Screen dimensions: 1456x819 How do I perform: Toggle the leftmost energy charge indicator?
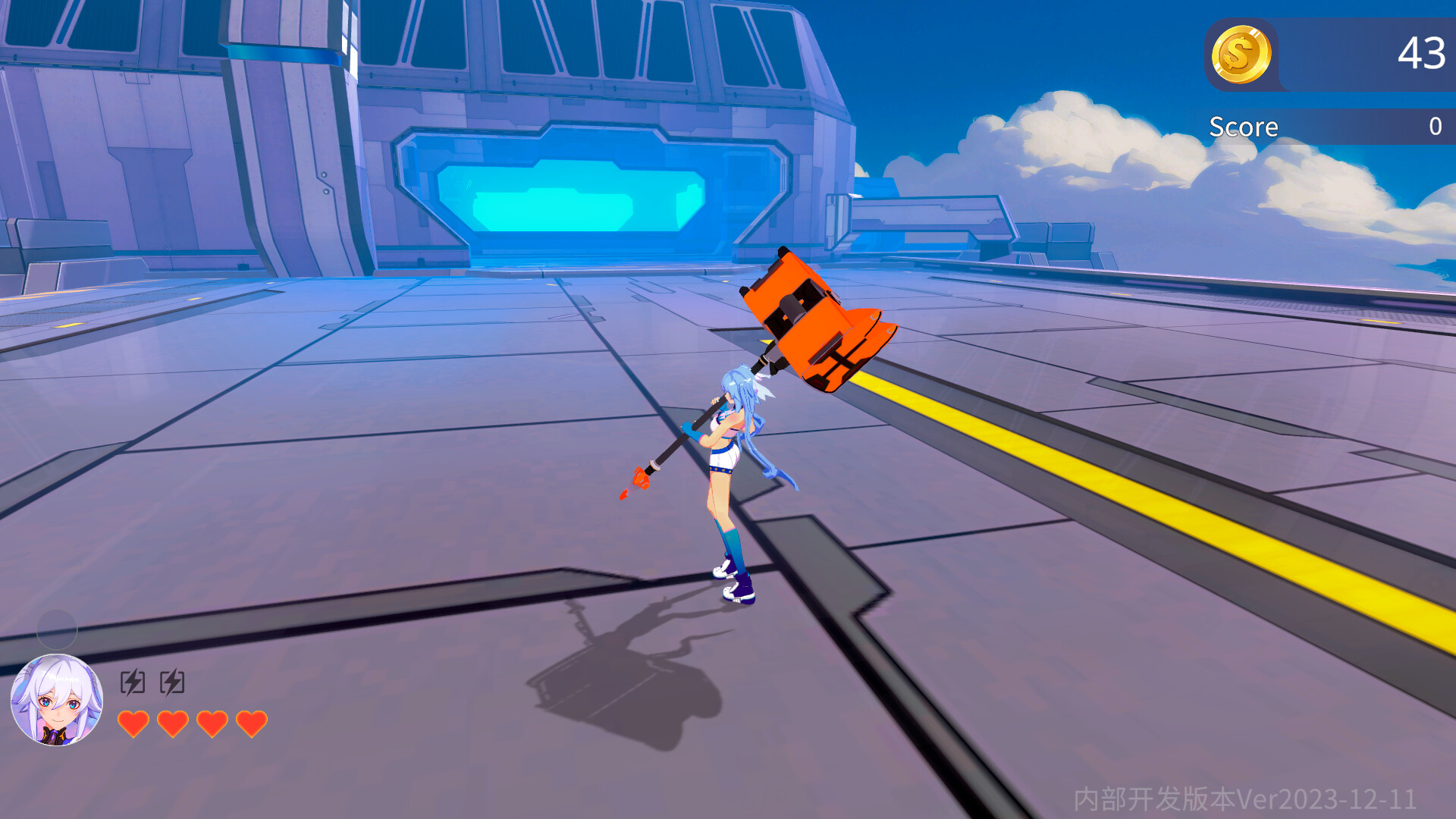click(x=133, y=682)
